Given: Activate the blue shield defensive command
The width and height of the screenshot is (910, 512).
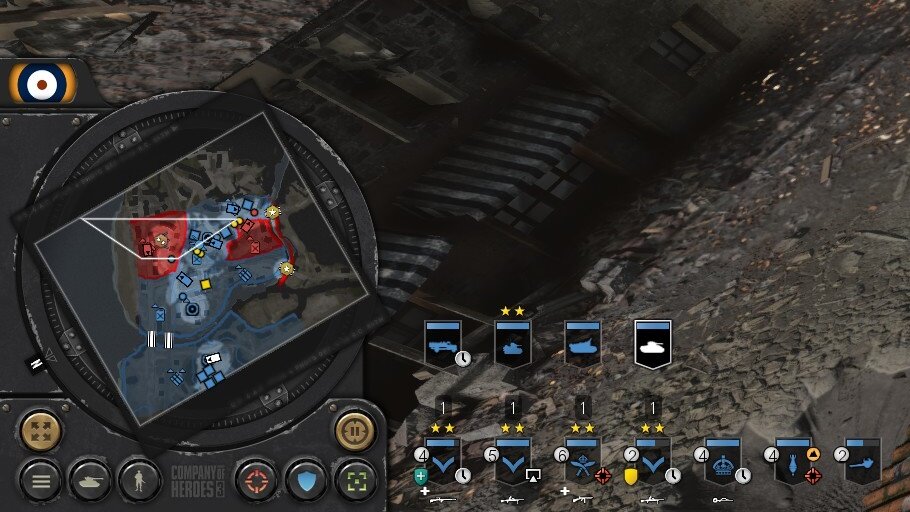Looking at the screenshot, I should tap(306, 481).
